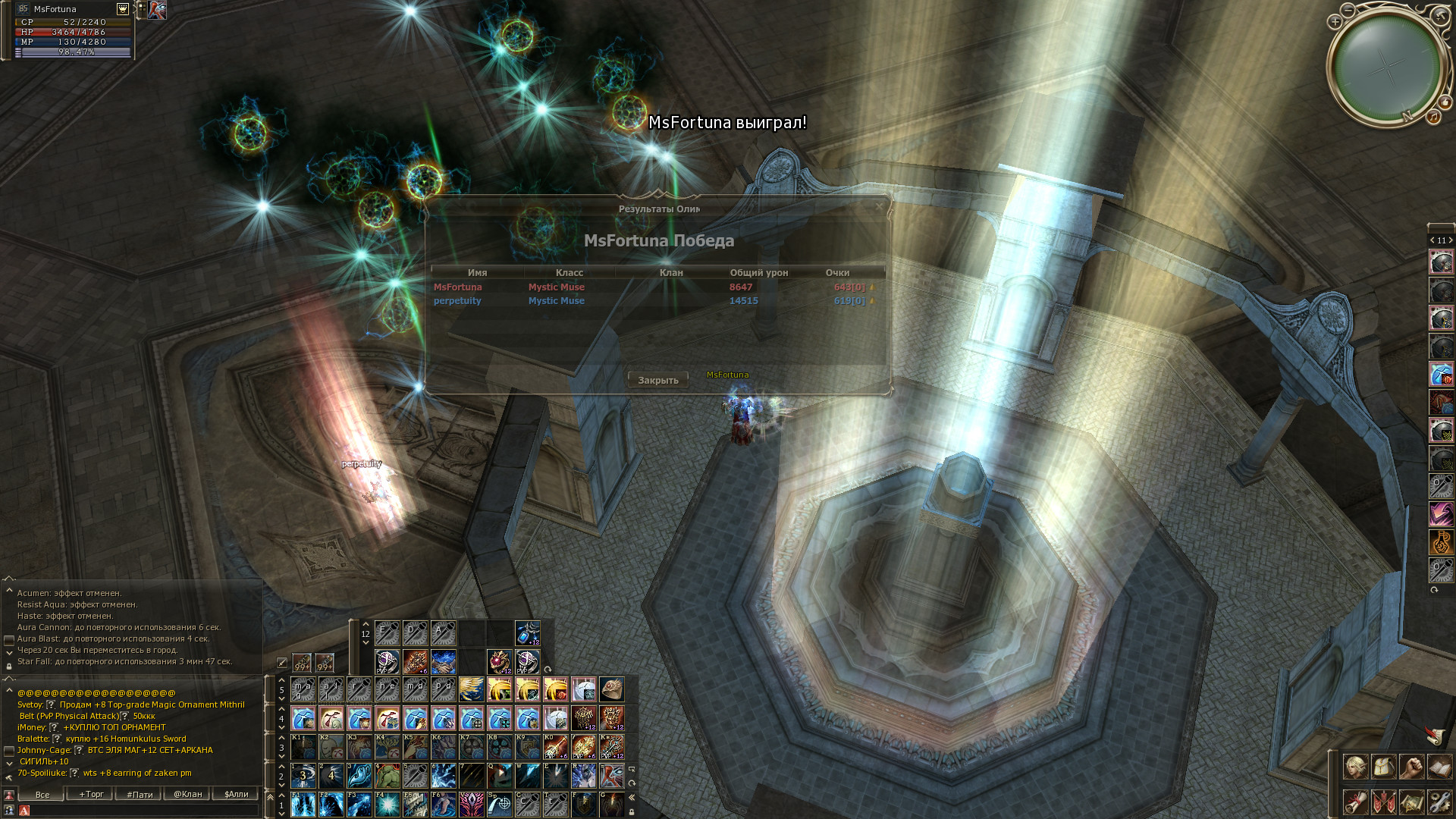The height and width of the screenshot is (819, 1456).
Task: Switch to the Все chat tab
Action: pyautogui.click(x=42, y=794)
